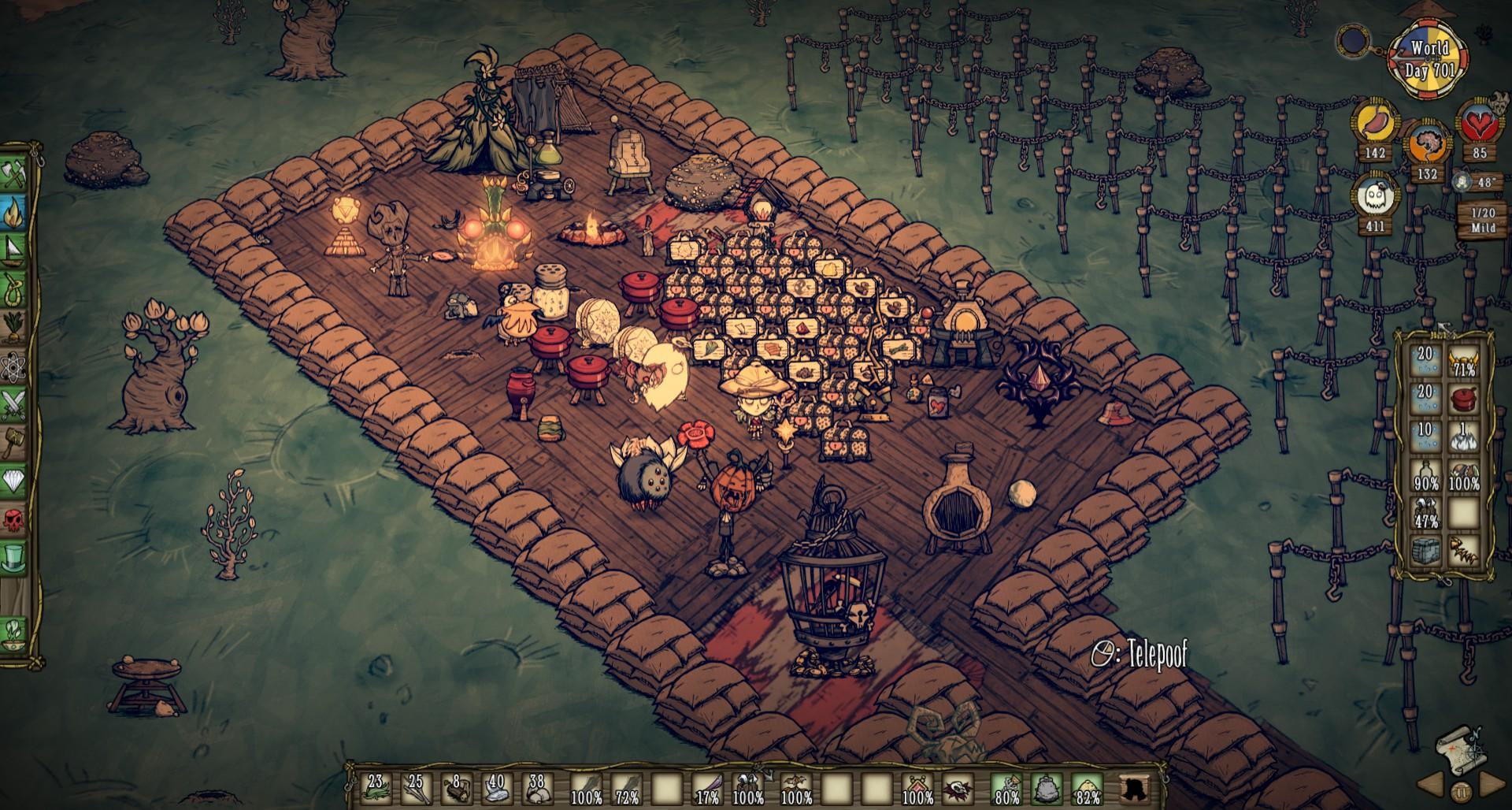Open the Fire crafting tab
The height and width of the screenshot is (810, 1512).
16,211
